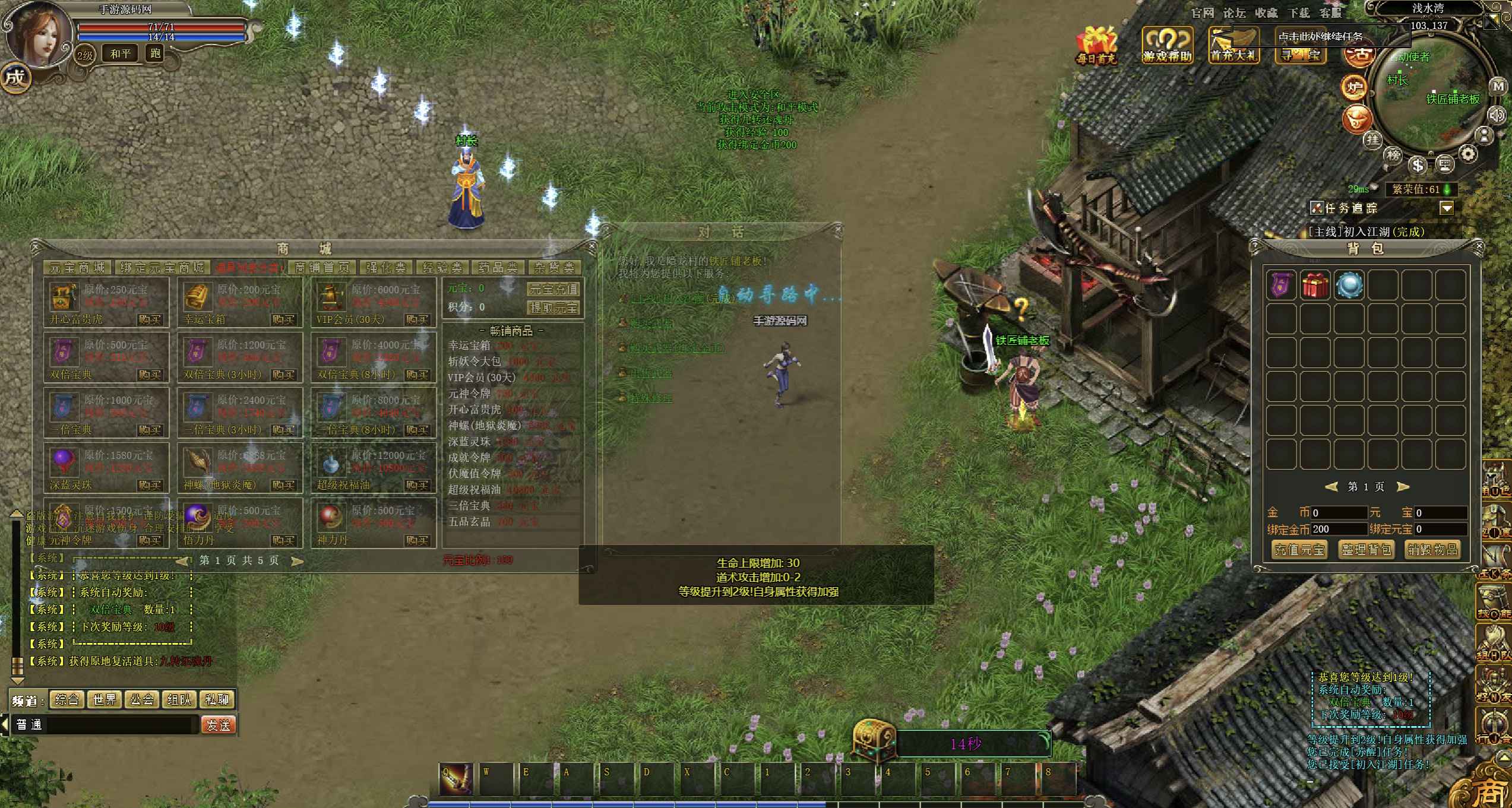Click 销毁物品 button in bag
This screenshot has height=808, width=1512.
tap(1432, 550)
